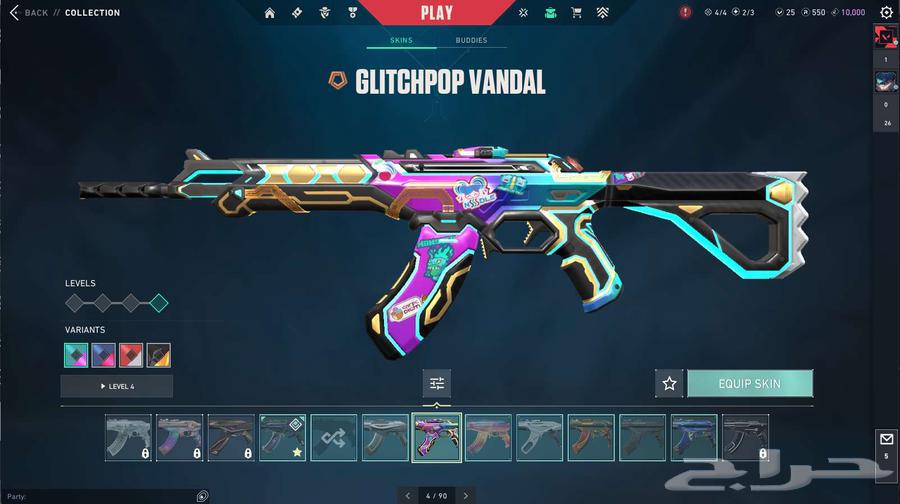The width and height of the screenshot is (900, 504).
Task: Select the fourth level diamond
Action: click(158, 303)
